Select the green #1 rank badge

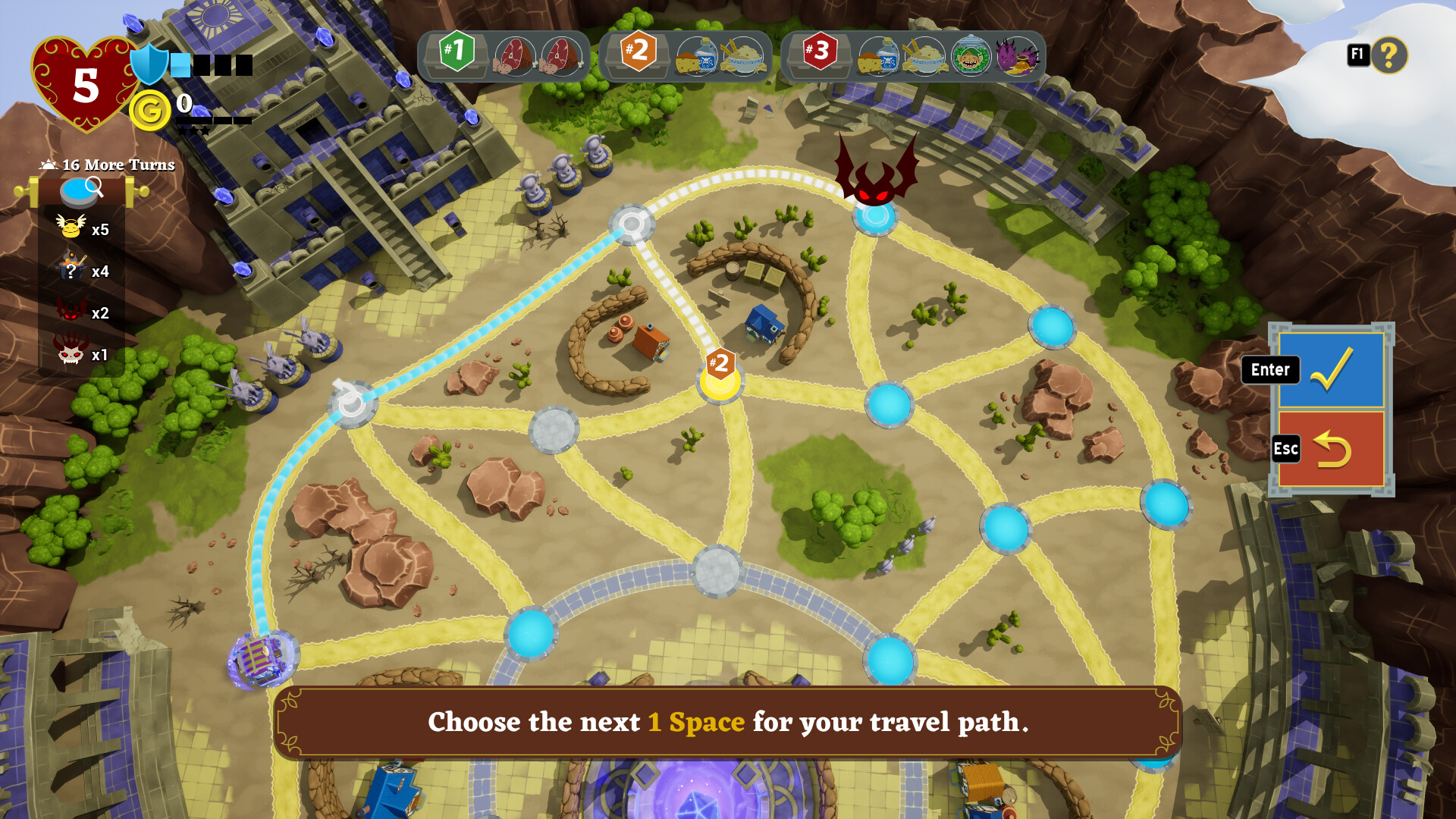(x=456, y=53)
